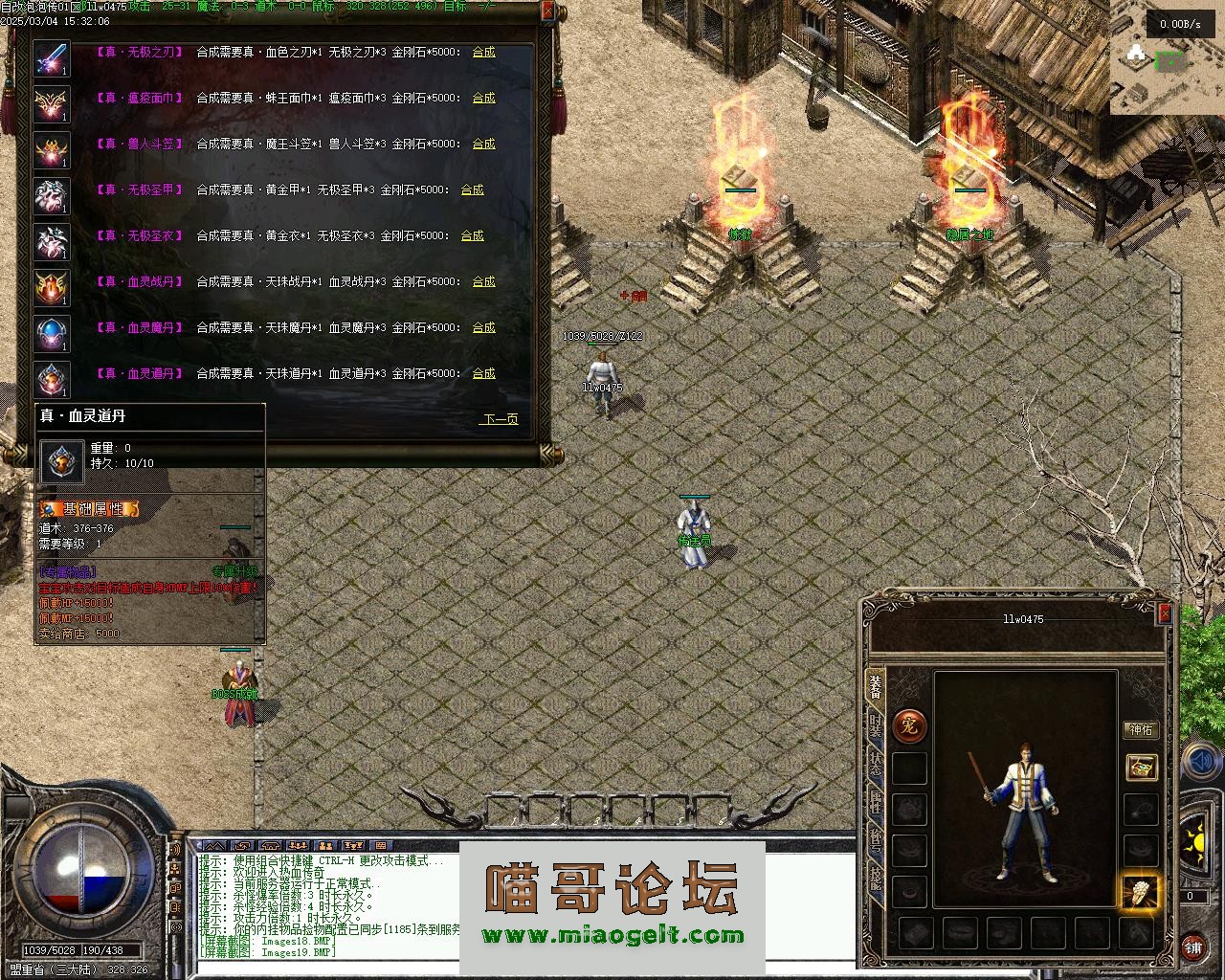This screenshot has height=980, width=1225.
Task: Show the 属性 attributes tab
Action: 876,801
